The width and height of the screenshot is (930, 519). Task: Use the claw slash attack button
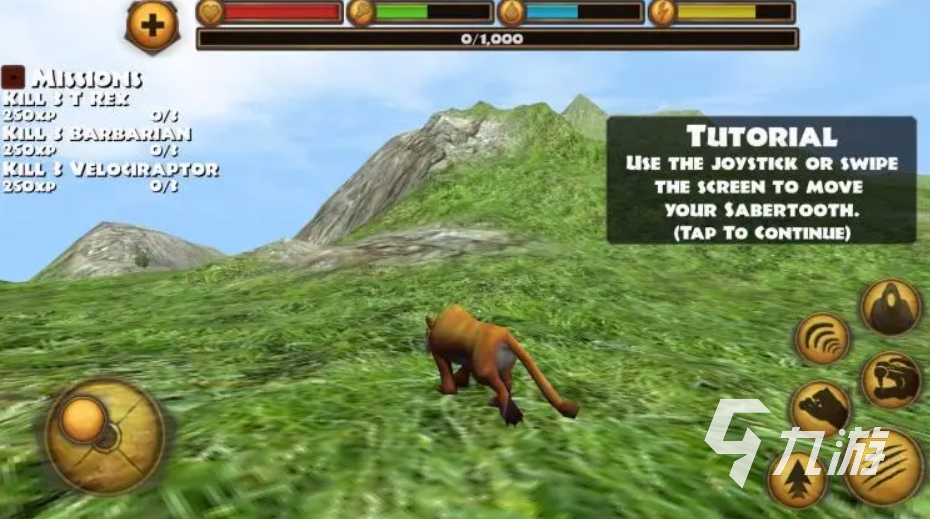coord(884,465)
